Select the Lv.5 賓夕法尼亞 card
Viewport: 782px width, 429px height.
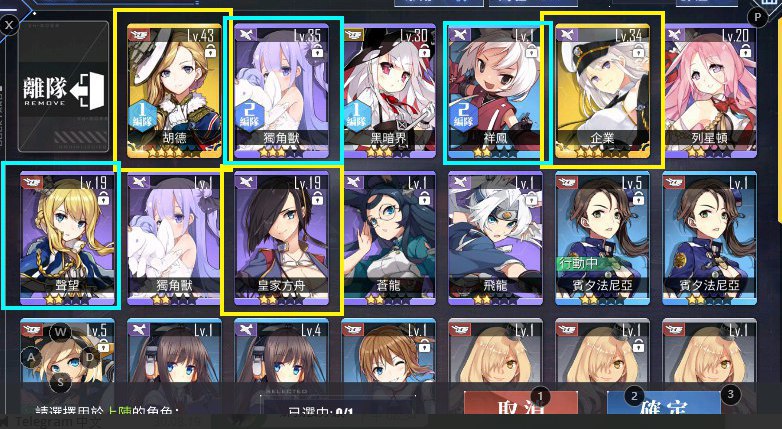tap(602, 236)
